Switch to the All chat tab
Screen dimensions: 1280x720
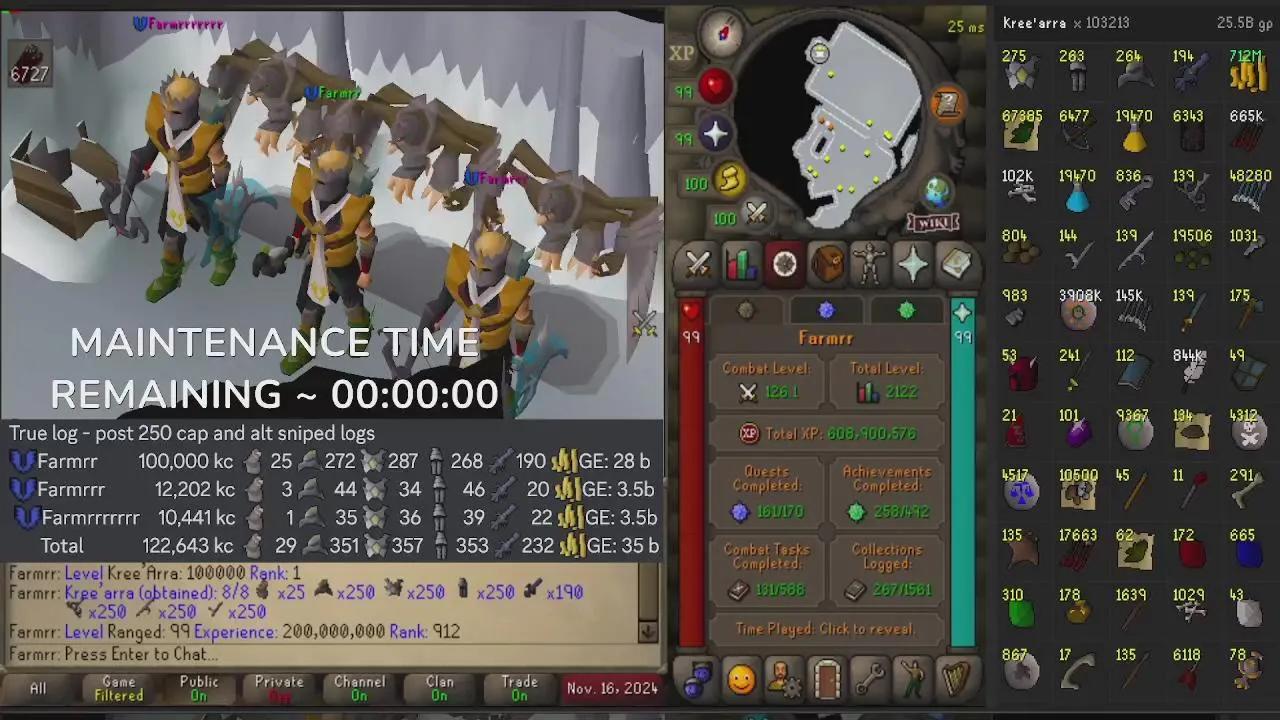(x=37, y=687)
